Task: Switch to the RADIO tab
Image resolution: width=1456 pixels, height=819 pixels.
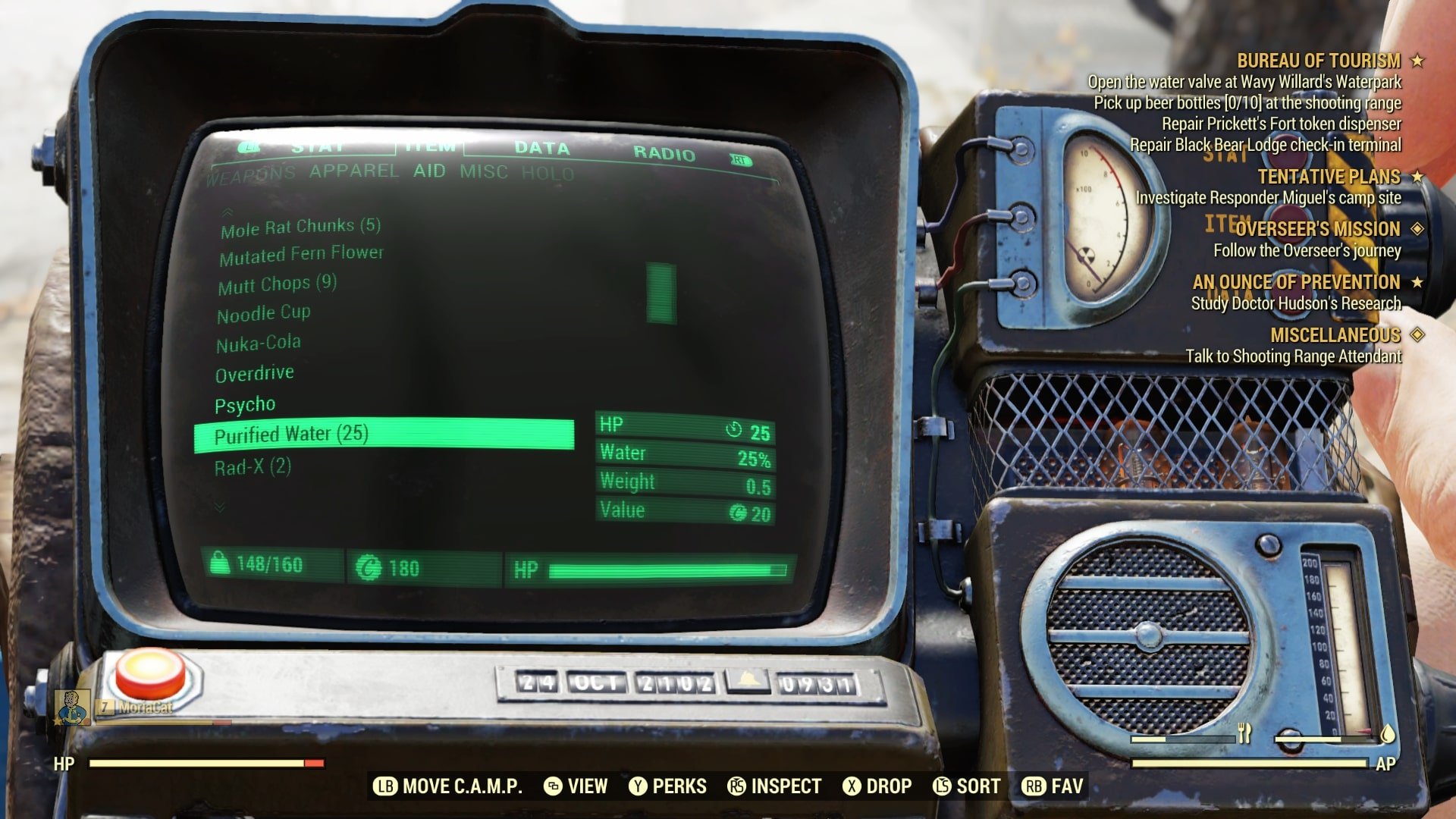Action: click(664, 154)
